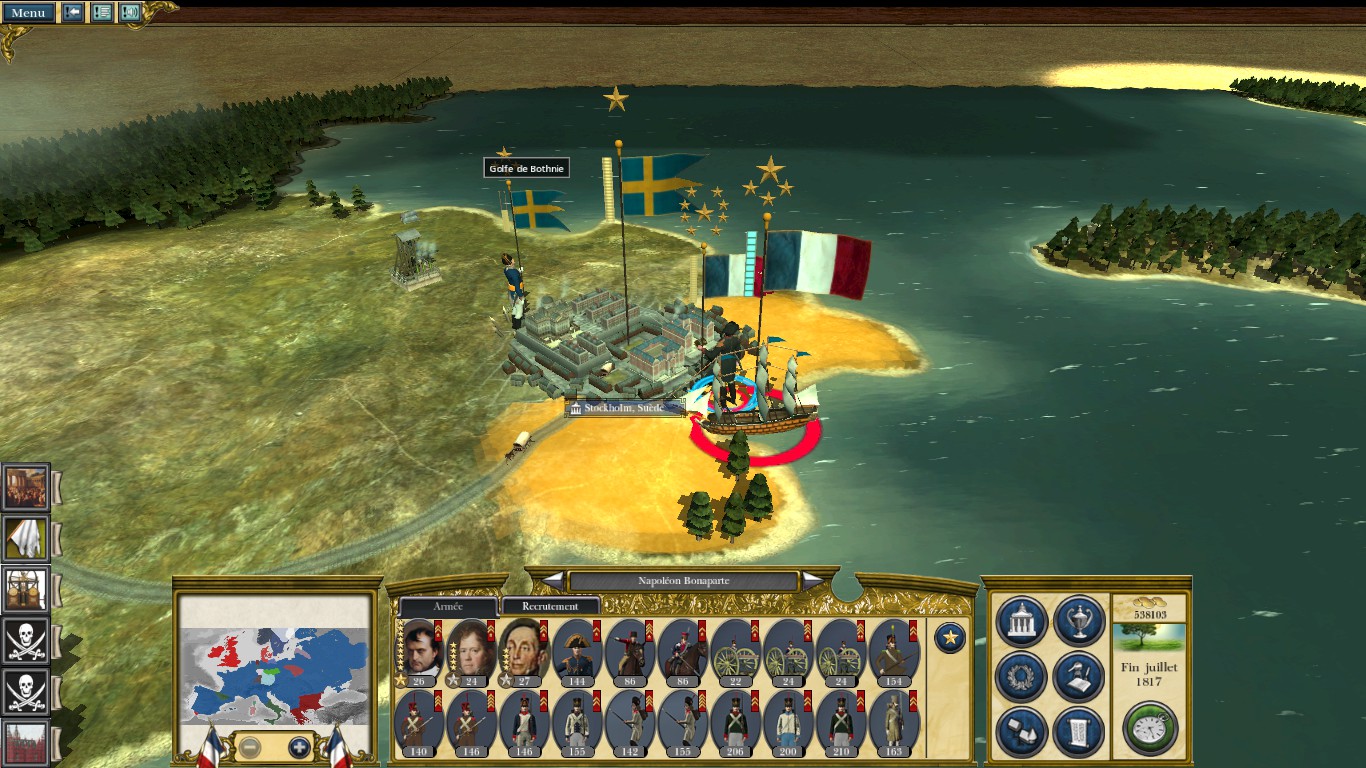Open the Menu button
The height and width of the screenshot is (768, 1366).
27,13
